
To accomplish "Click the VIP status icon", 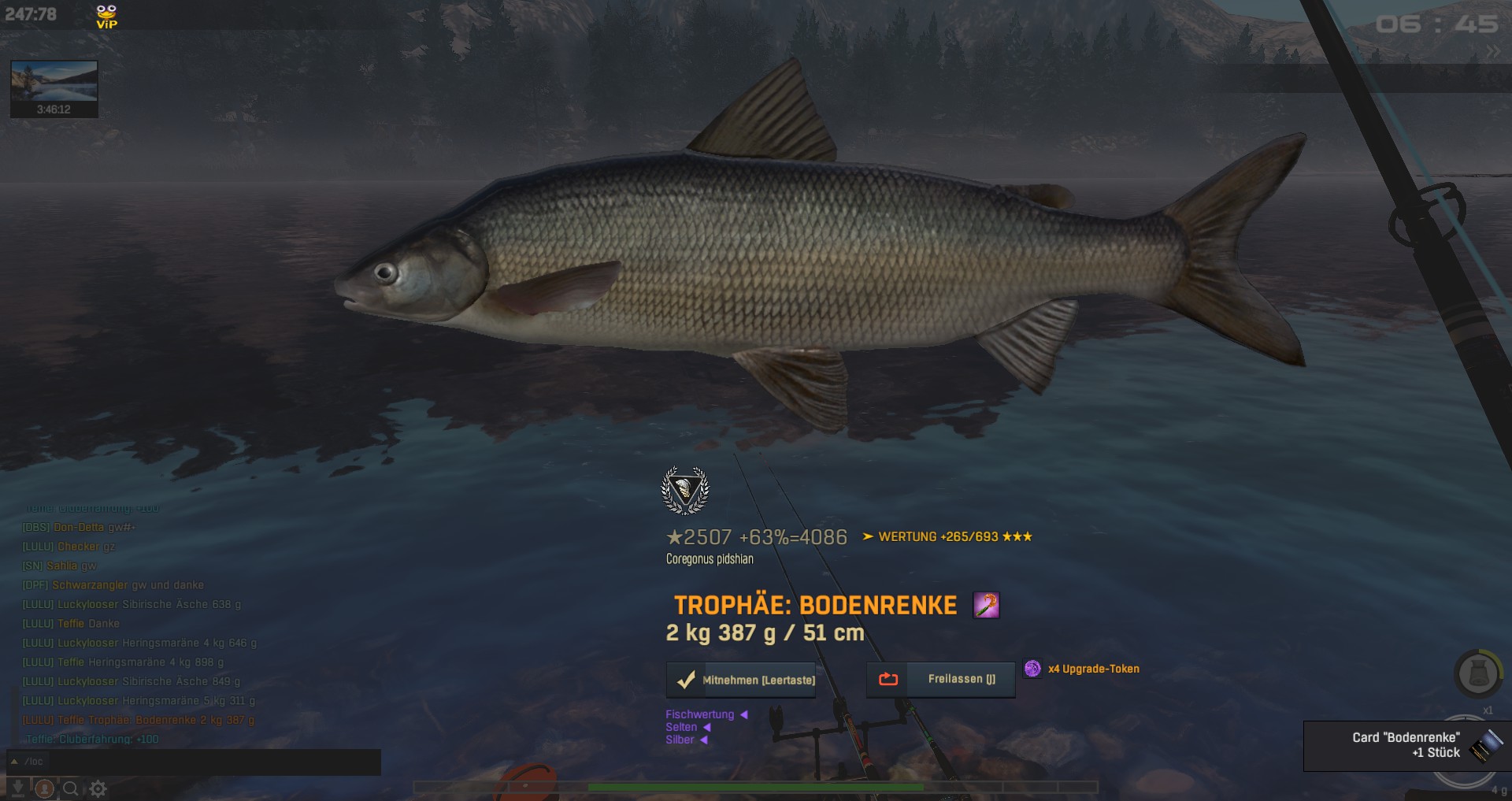I will click(106, 17).
